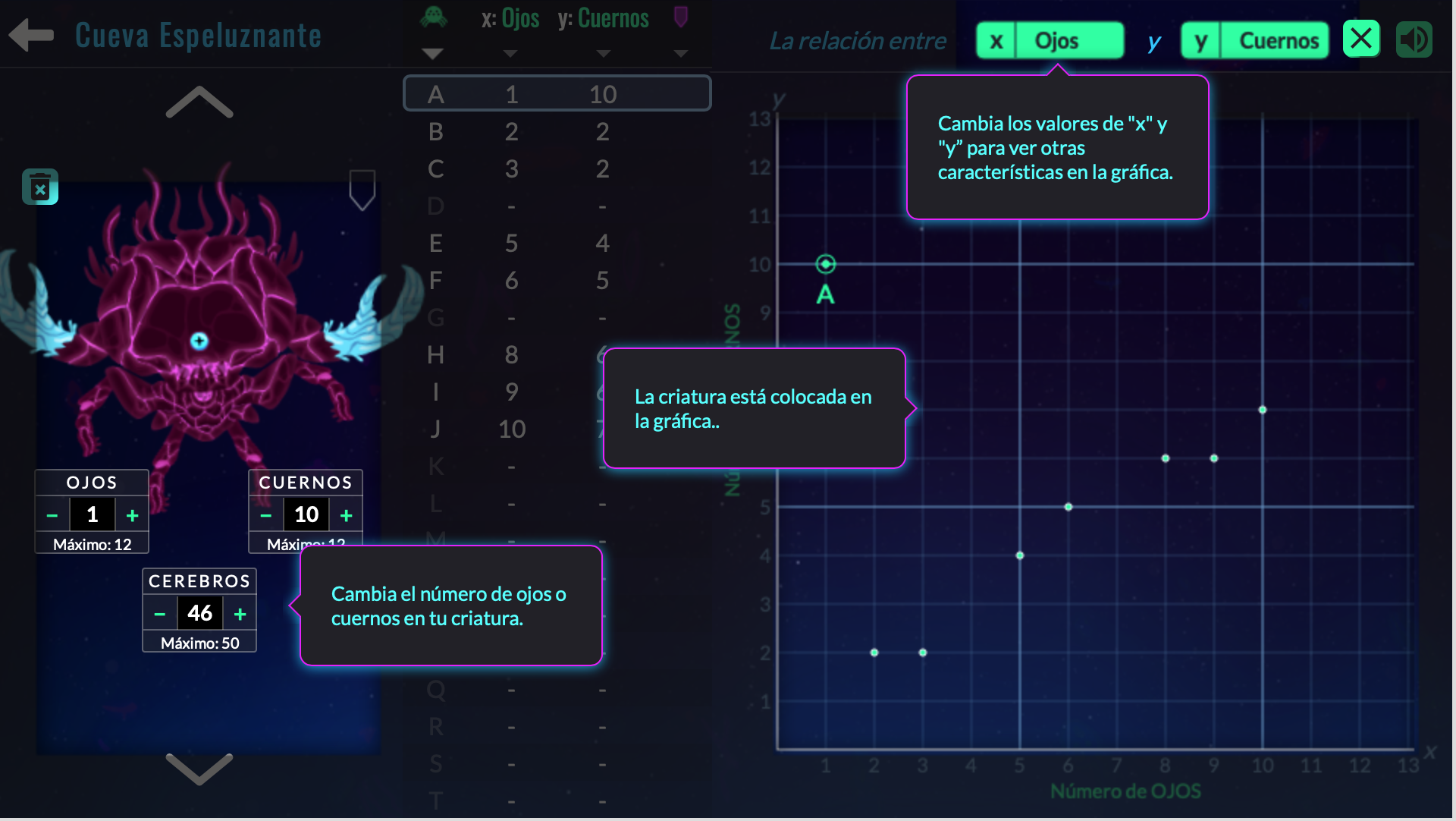Screen dimensions: 1456x821
Task: Click the trash can icon to delete creature
Action: (x=41, y=187)
